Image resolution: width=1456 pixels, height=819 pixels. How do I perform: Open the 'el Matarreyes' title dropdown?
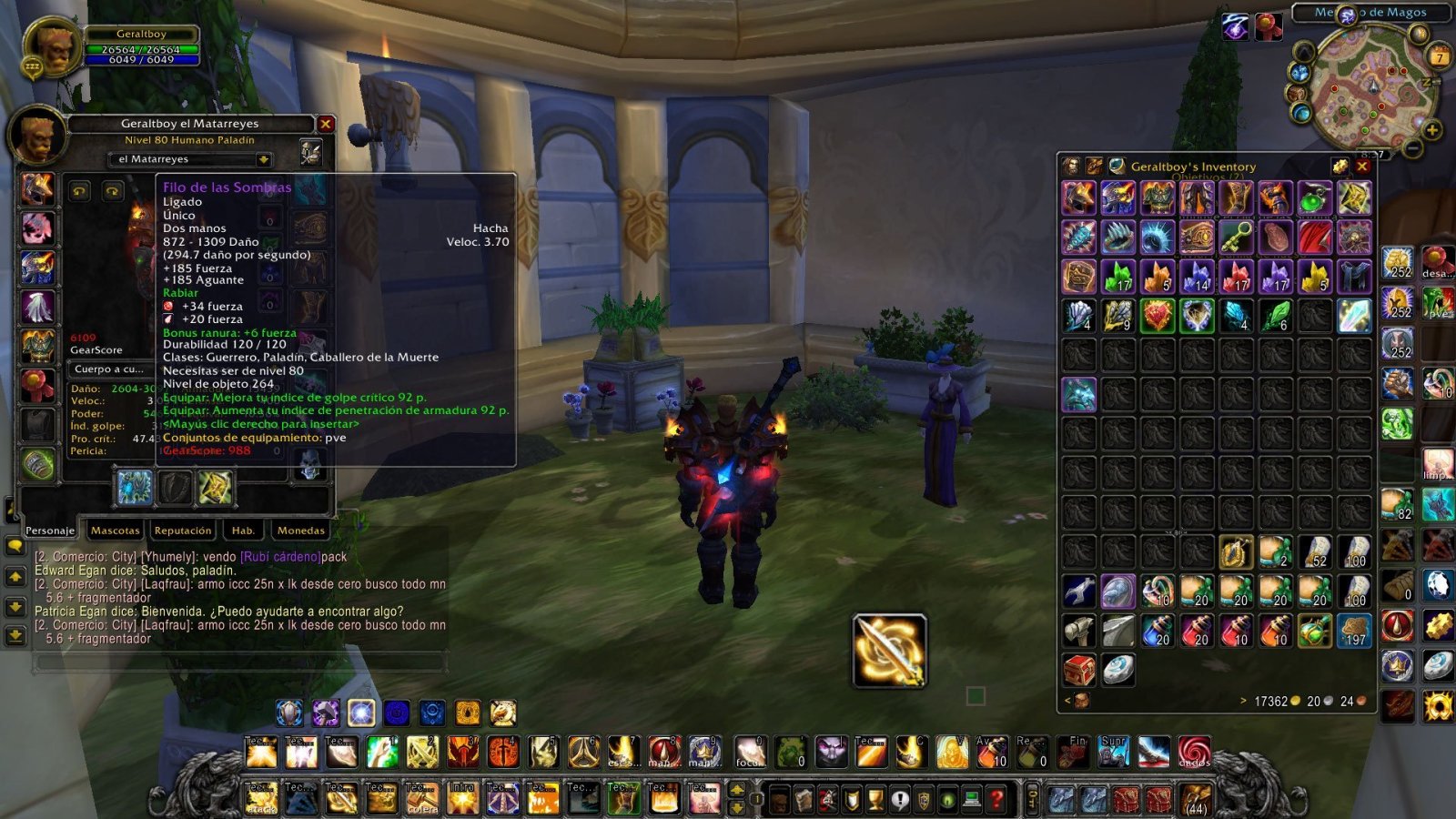click(x=264, y=159)
